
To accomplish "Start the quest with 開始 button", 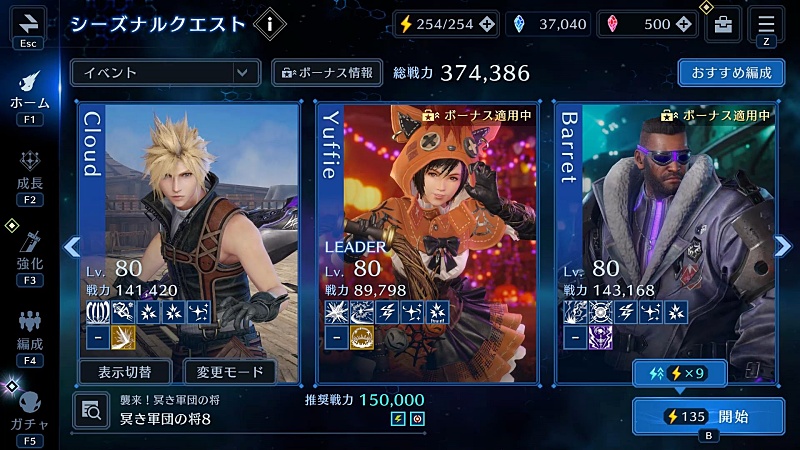I will [x=707, y=416].
